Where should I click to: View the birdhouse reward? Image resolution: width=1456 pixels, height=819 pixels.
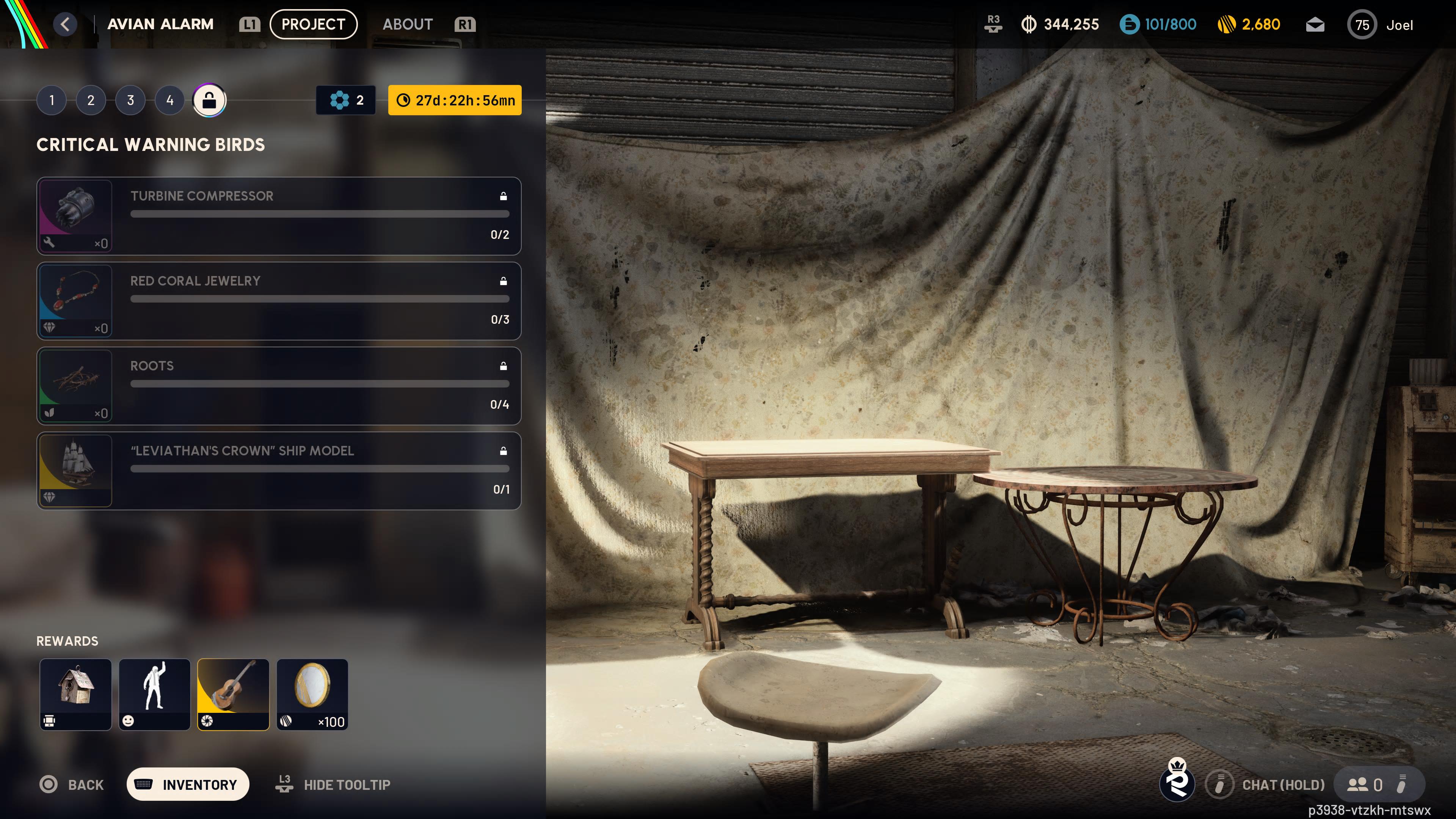point(76,694)
